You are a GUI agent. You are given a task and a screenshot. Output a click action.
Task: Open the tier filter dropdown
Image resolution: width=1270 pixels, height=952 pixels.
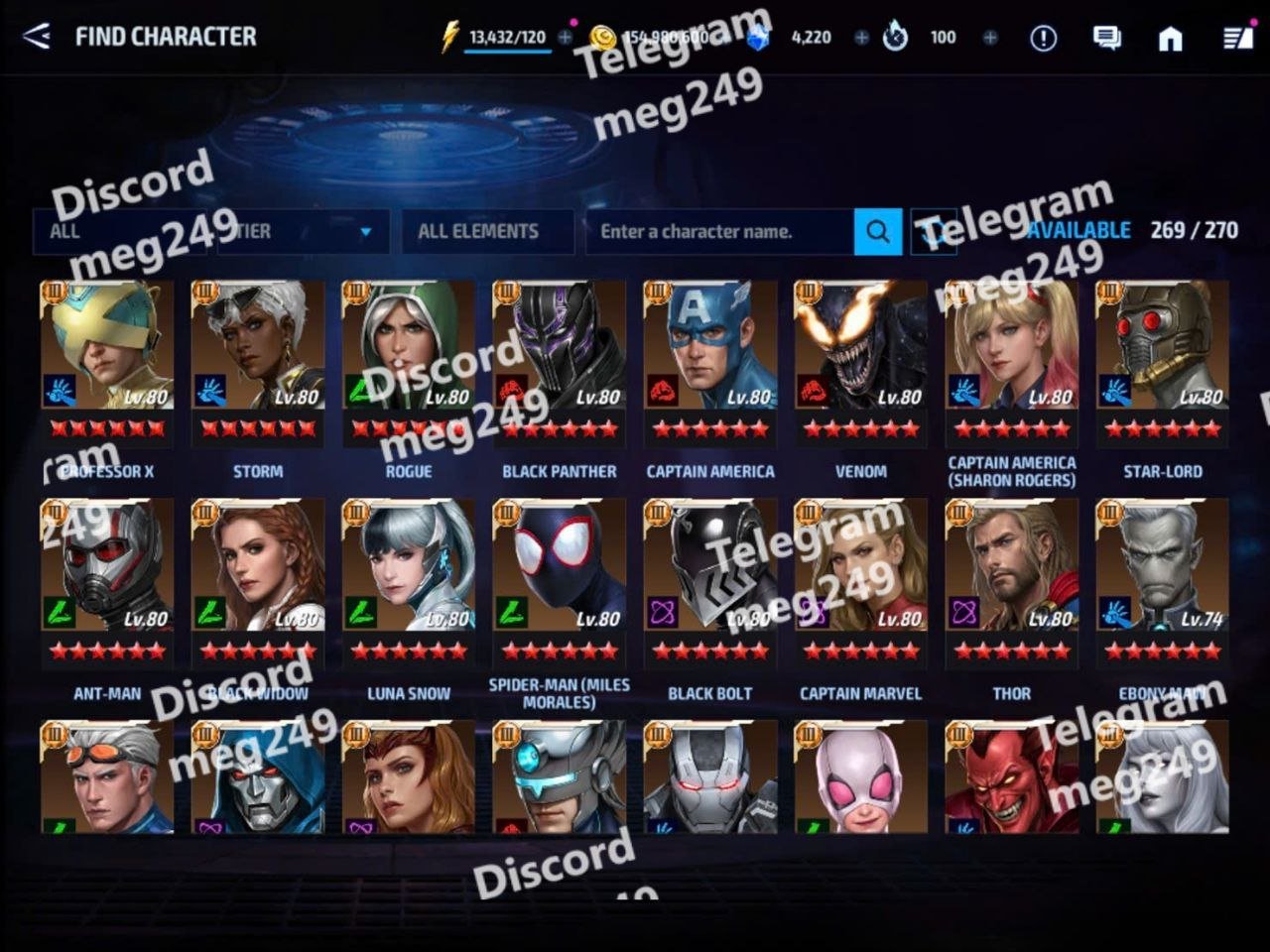pyautogui.click(x=303, y=231)
